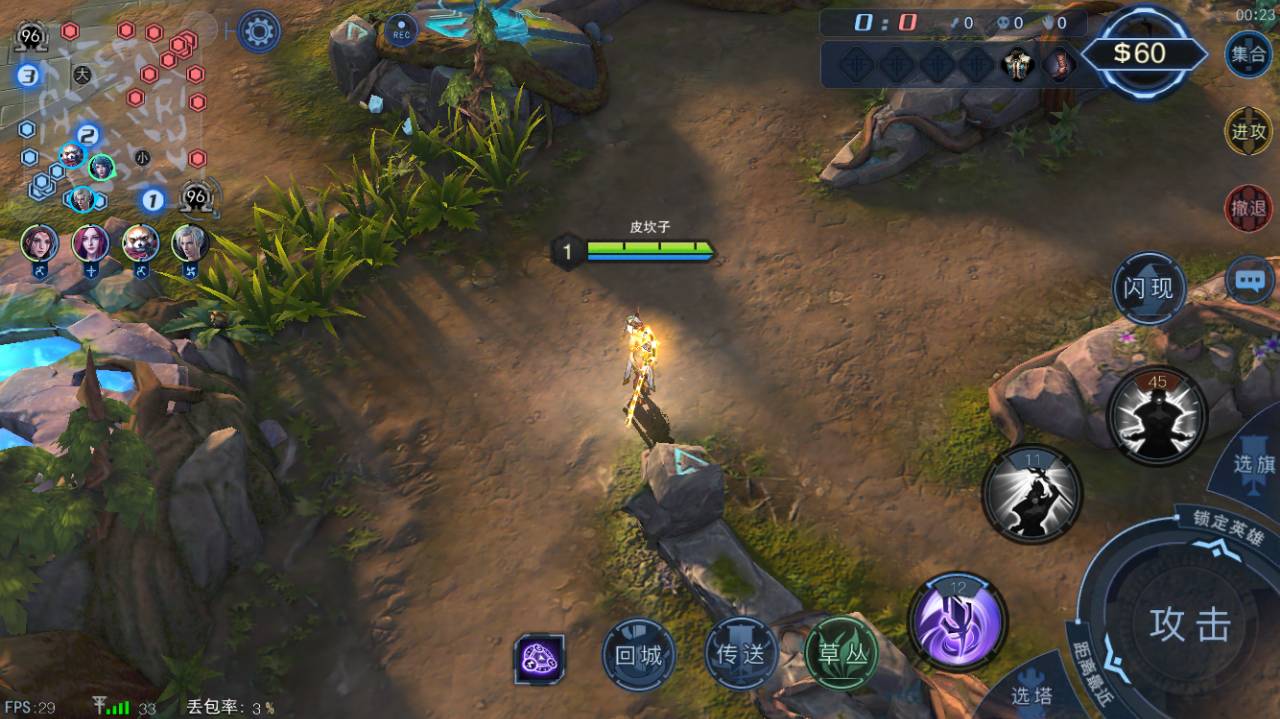Tap the REC recording button
Image resolution: width=1280 pixels, height=719 pixels.
[401, 32]
